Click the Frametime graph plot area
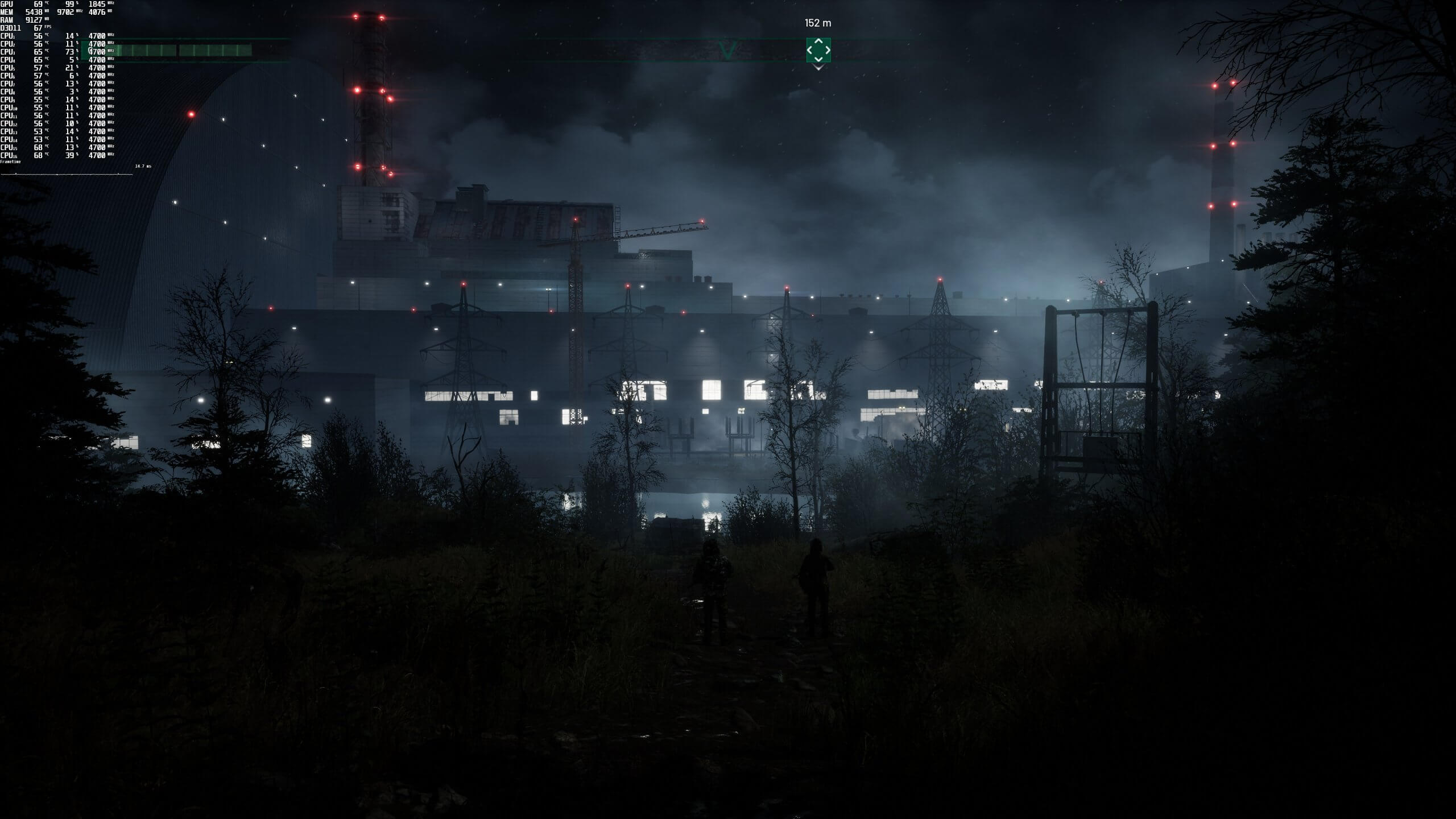The height and width of the screenshot is (819, 1456). coord(67,175)
